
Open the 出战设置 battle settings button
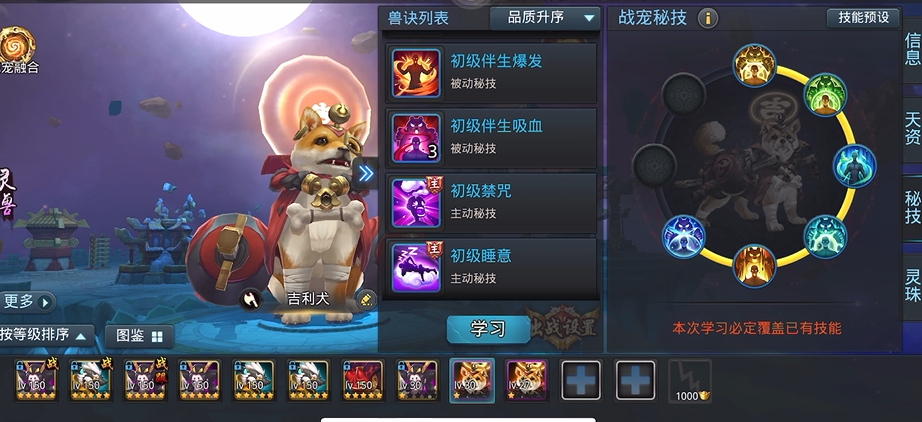point(562,327)
